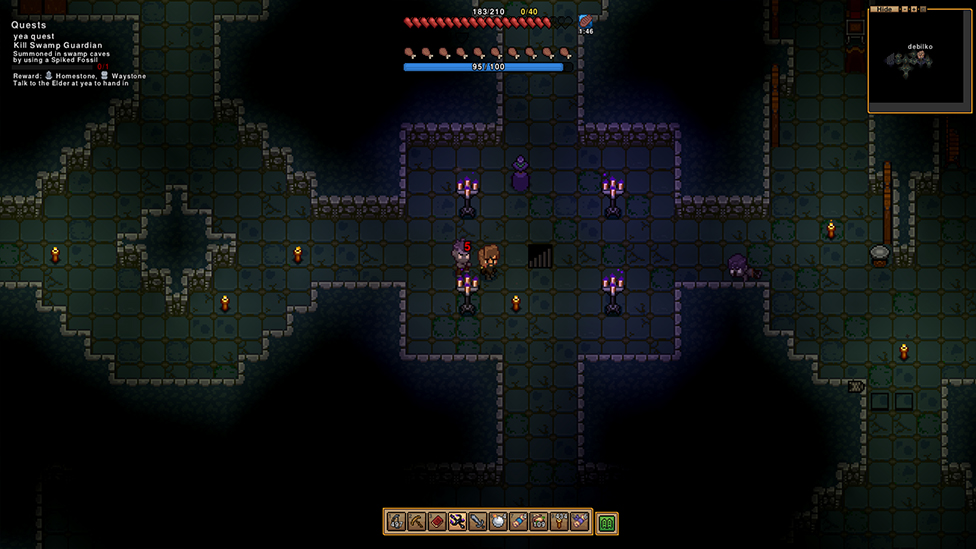Select the dark purple trident hotbar slot
976x549 pixels.
point(457,522)
